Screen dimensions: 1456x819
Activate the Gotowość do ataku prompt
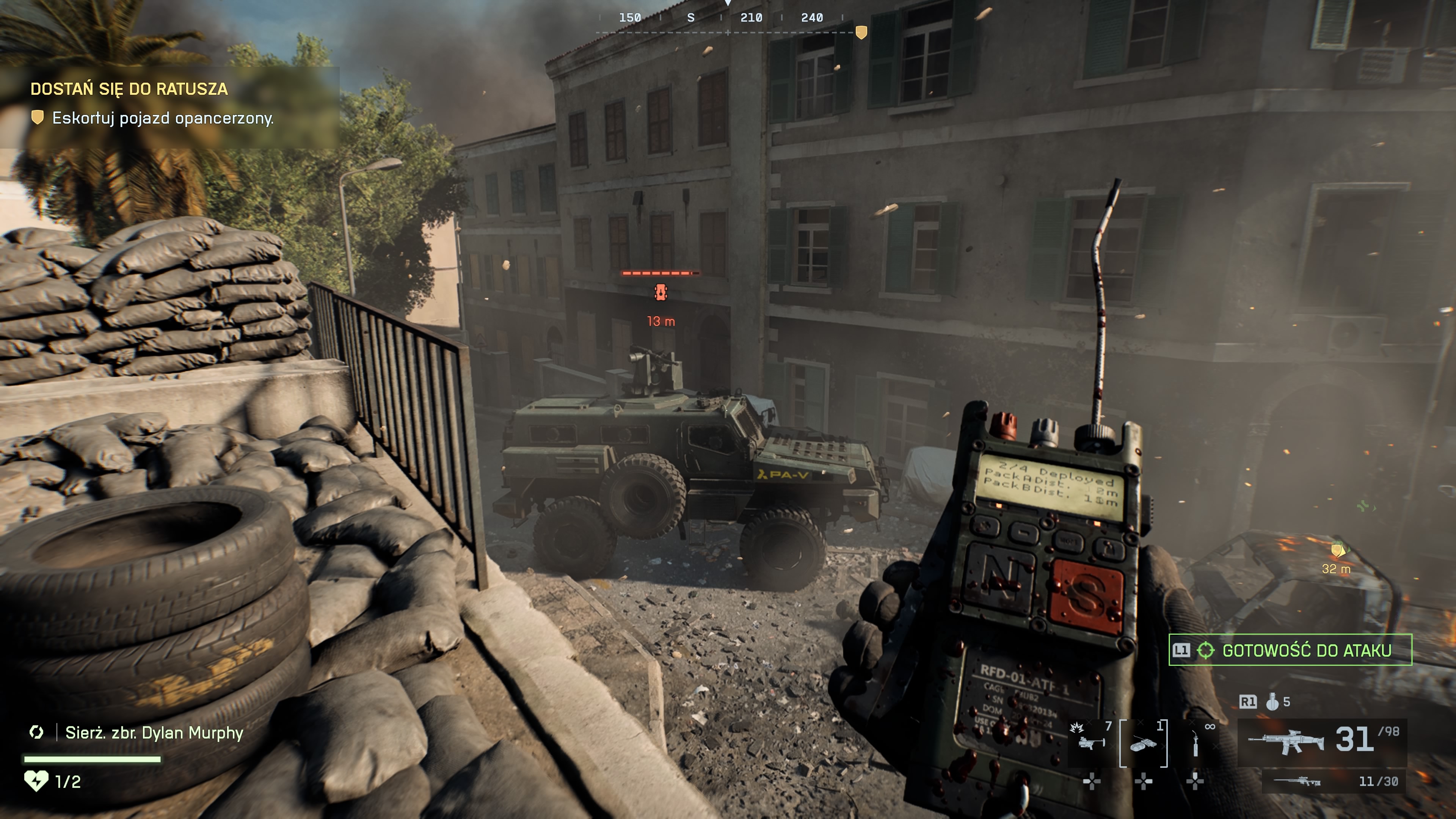(x=1290, y=650)
